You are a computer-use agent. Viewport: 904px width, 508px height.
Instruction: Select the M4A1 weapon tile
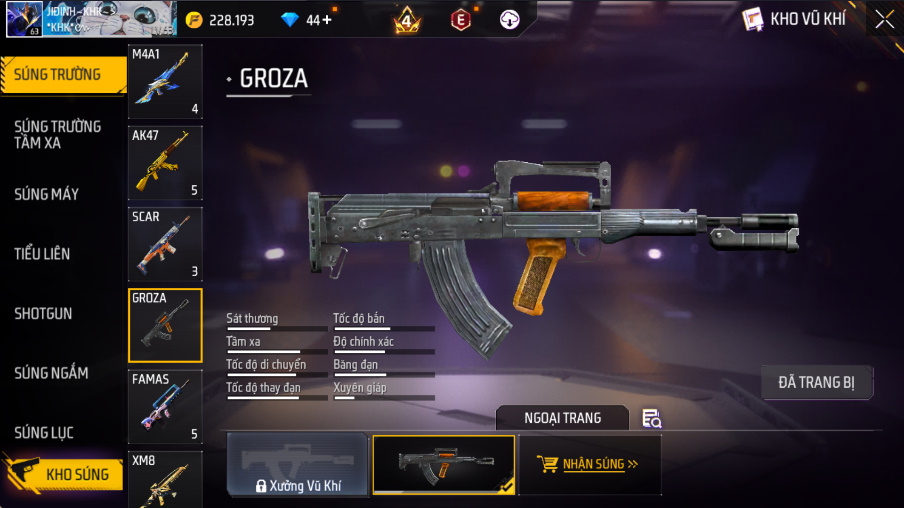coord(165,82)
